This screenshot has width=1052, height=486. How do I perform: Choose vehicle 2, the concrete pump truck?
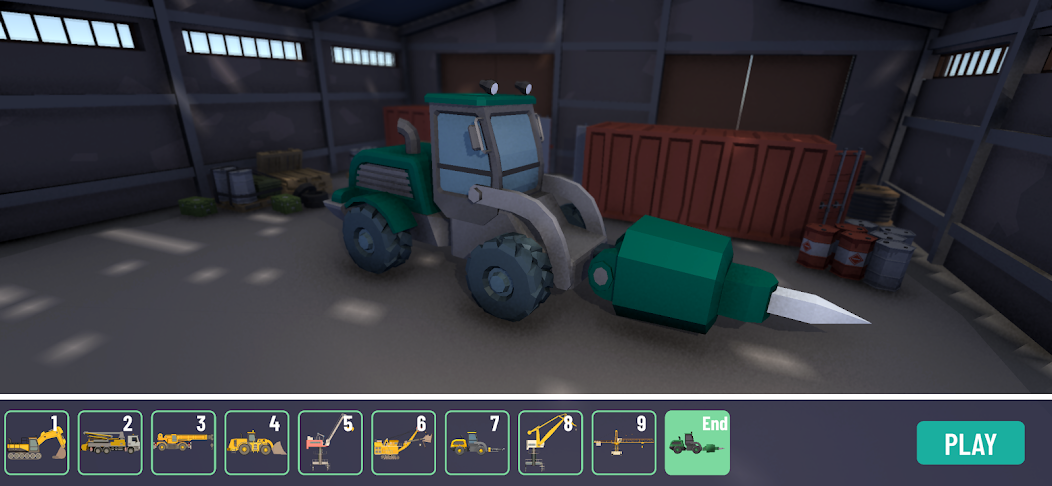(x=110, y=443)
